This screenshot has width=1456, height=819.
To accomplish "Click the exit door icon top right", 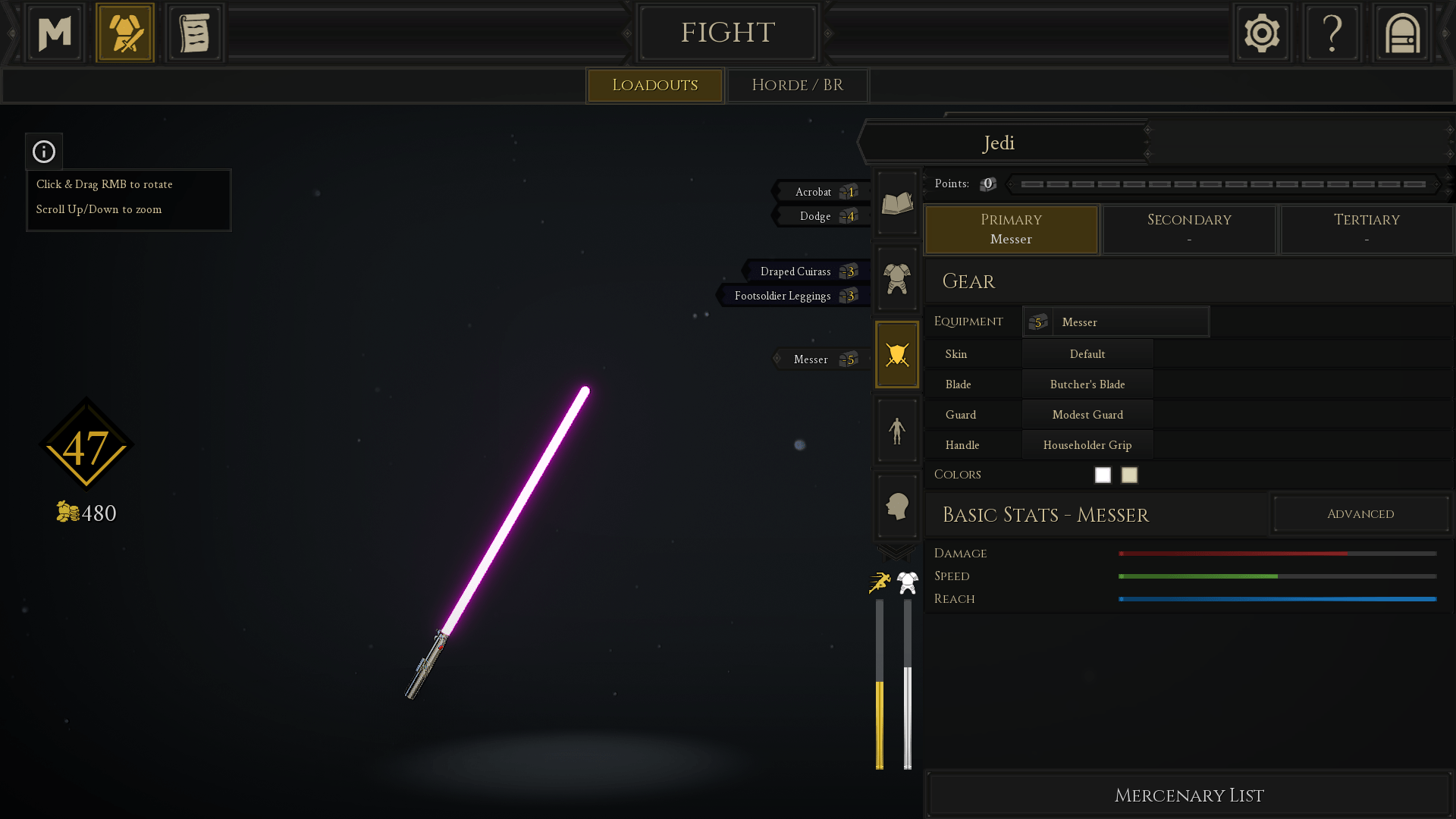I will pyautogui.click(x=1401, y=32).
